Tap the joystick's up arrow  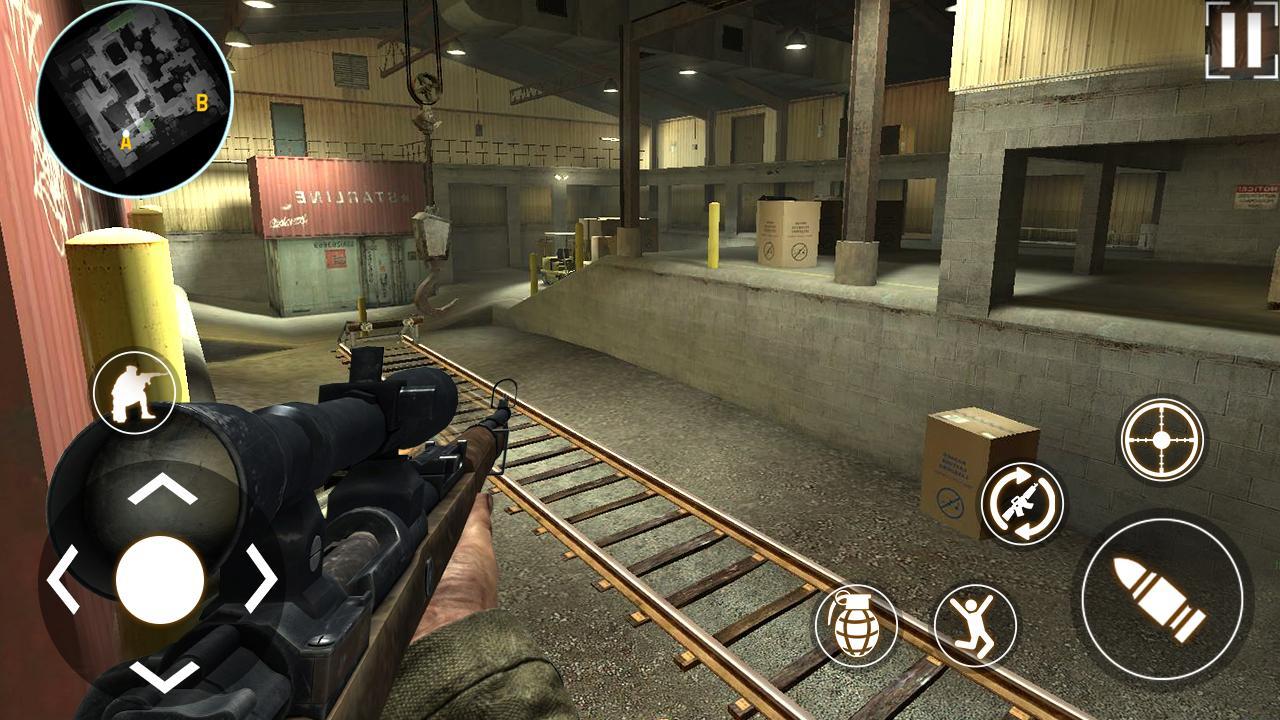click(161, 489)
